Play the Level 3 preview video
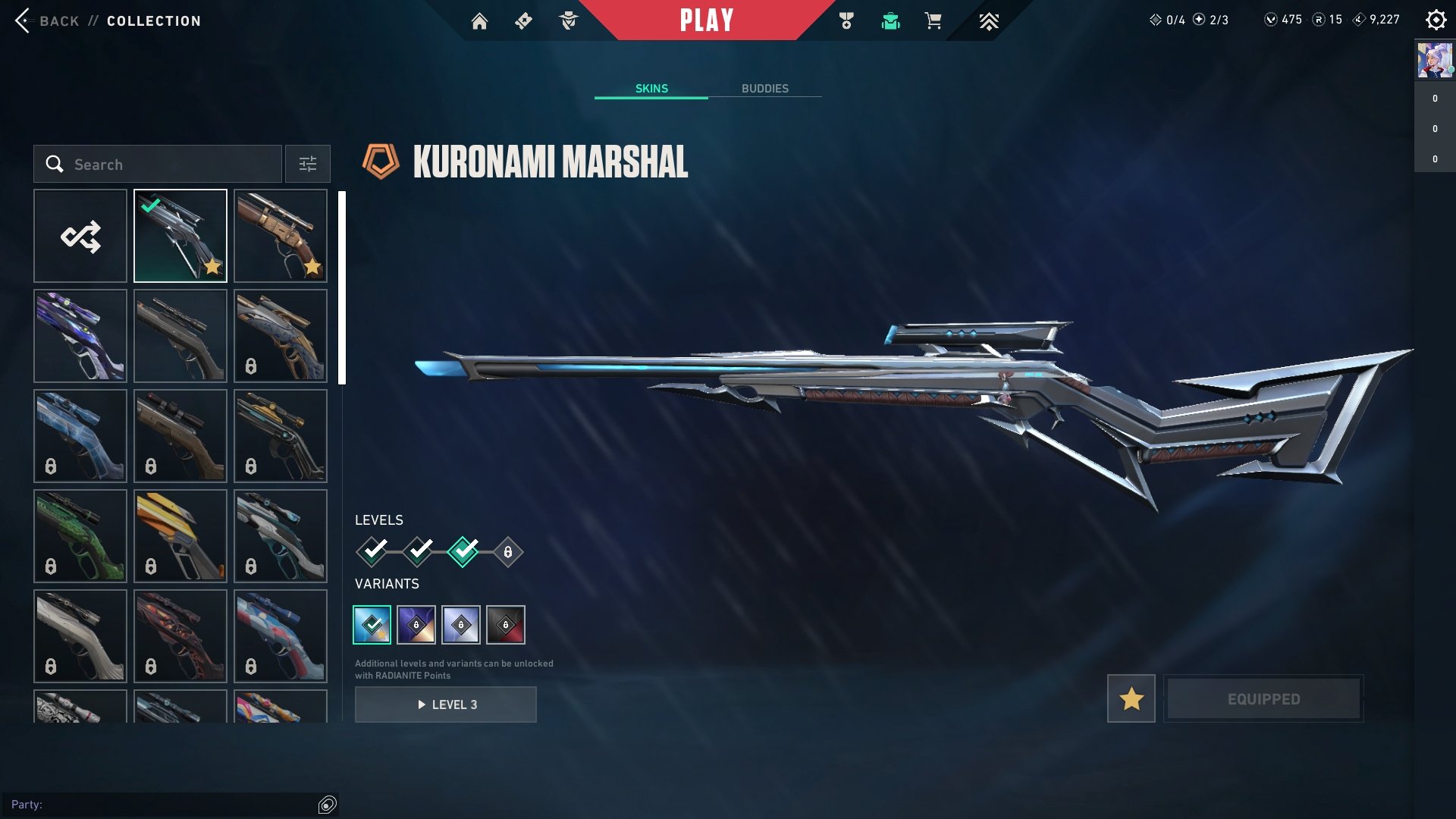The height and width of the screenshot is (819, 1456). pyautogui.click(x=446, y=704)
